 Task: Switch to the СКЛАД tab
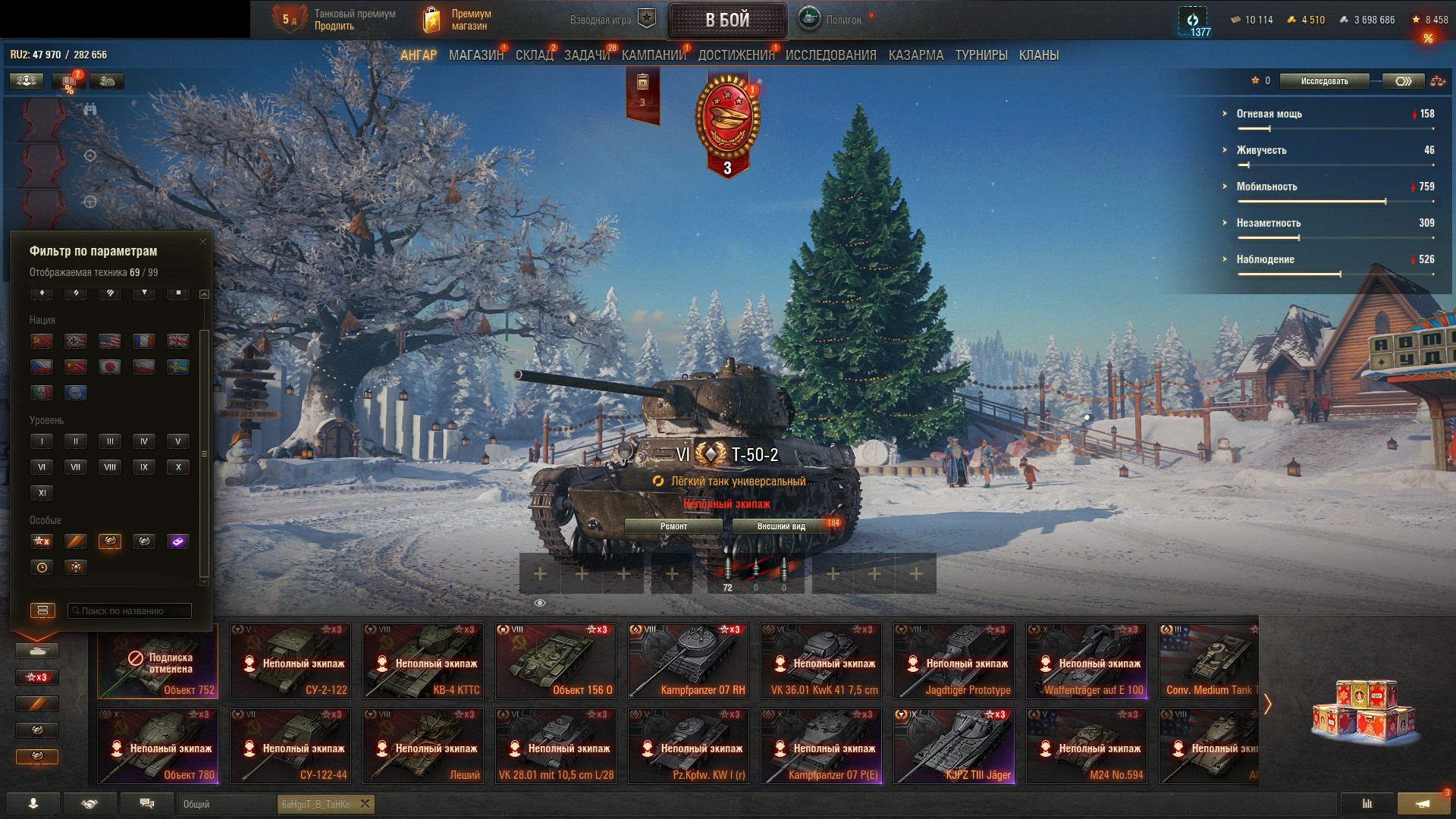[534, 55]
